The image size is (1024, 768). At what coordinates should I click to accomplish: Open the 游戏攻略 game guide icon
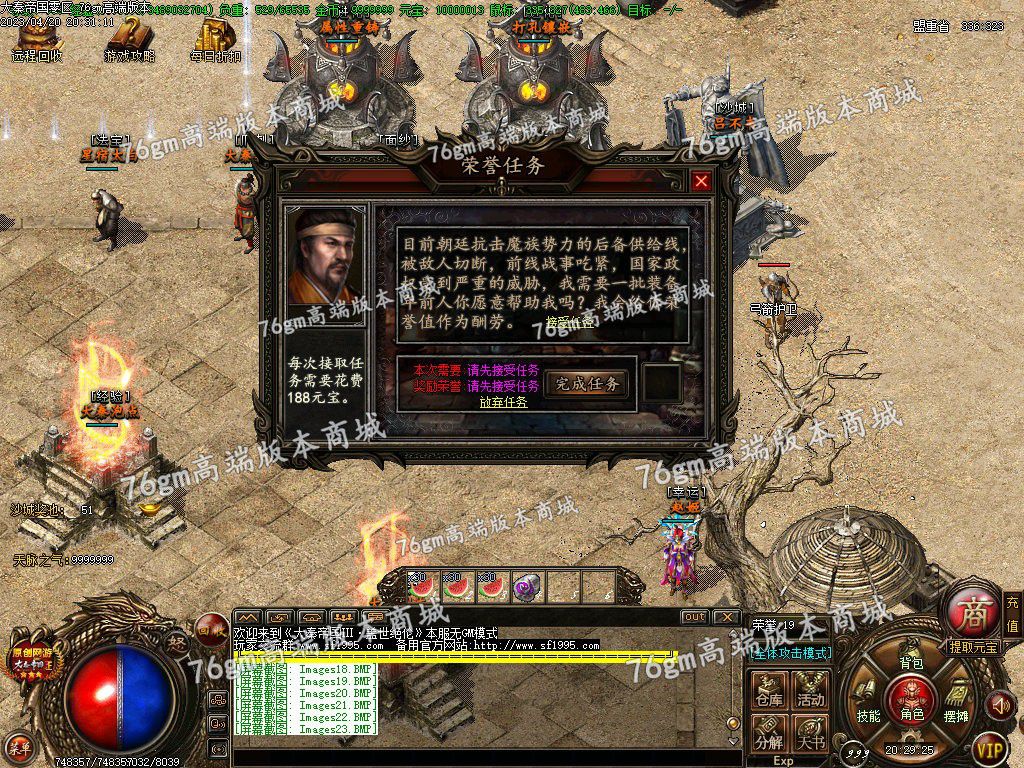click(129, 40)
